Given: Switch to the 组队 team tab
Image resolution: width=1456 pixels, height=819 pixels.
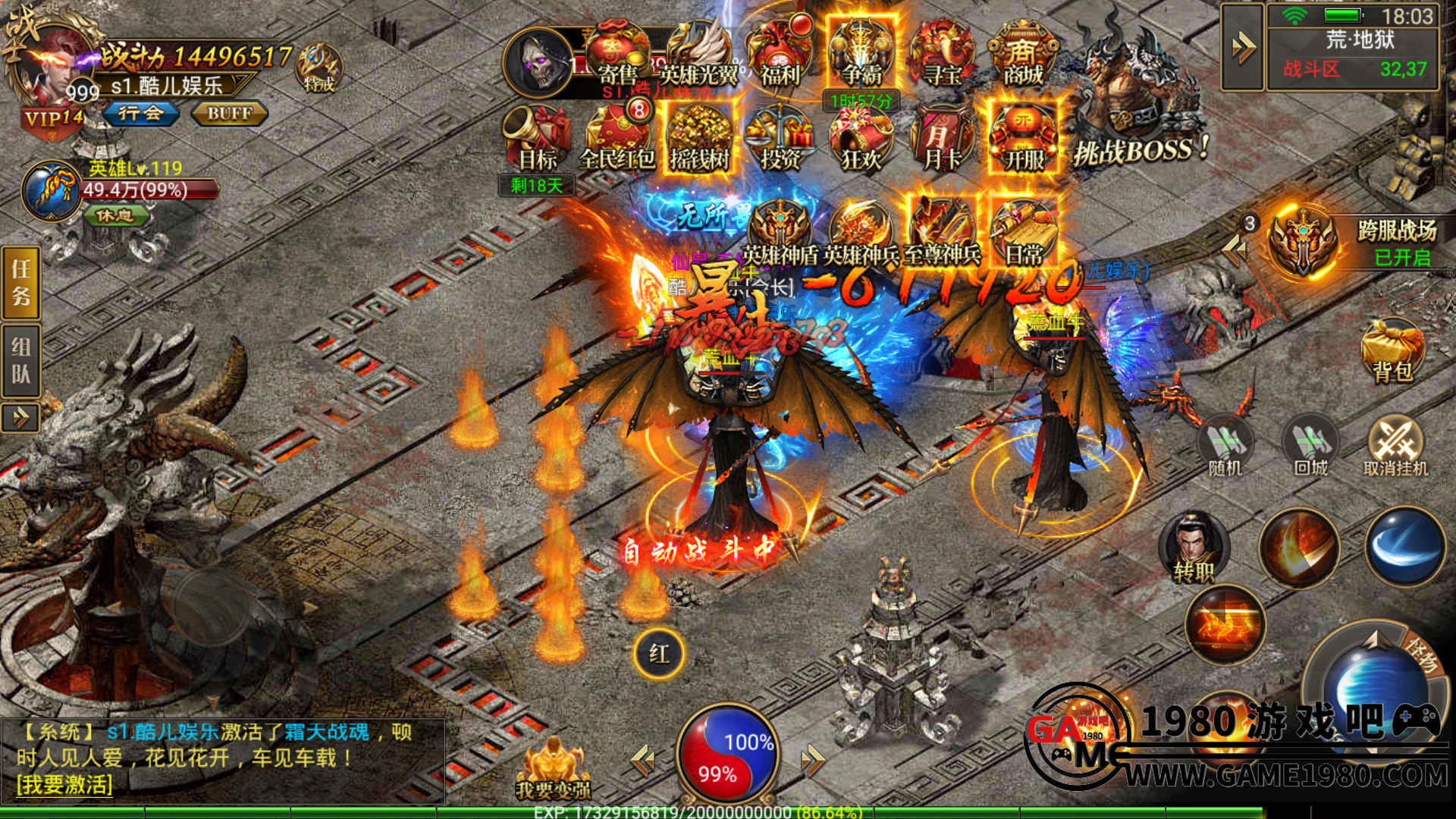Looking at the screenshot, I should 20,360.
